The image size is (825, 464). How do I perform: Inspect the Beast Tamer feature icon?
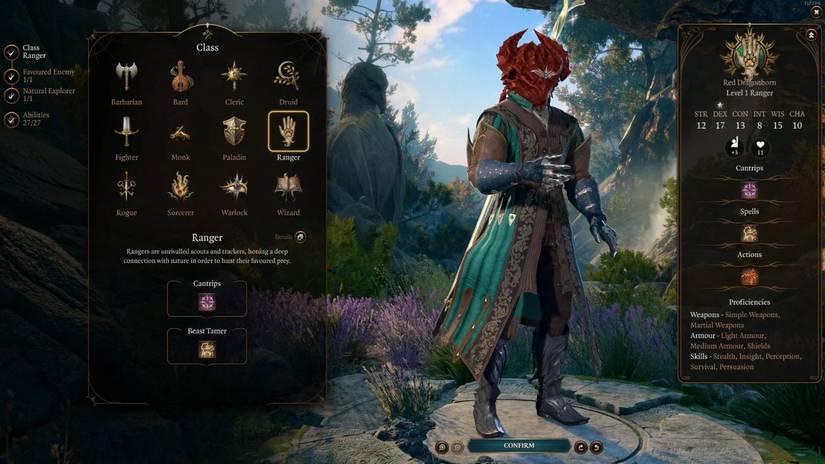pos(207,349)
